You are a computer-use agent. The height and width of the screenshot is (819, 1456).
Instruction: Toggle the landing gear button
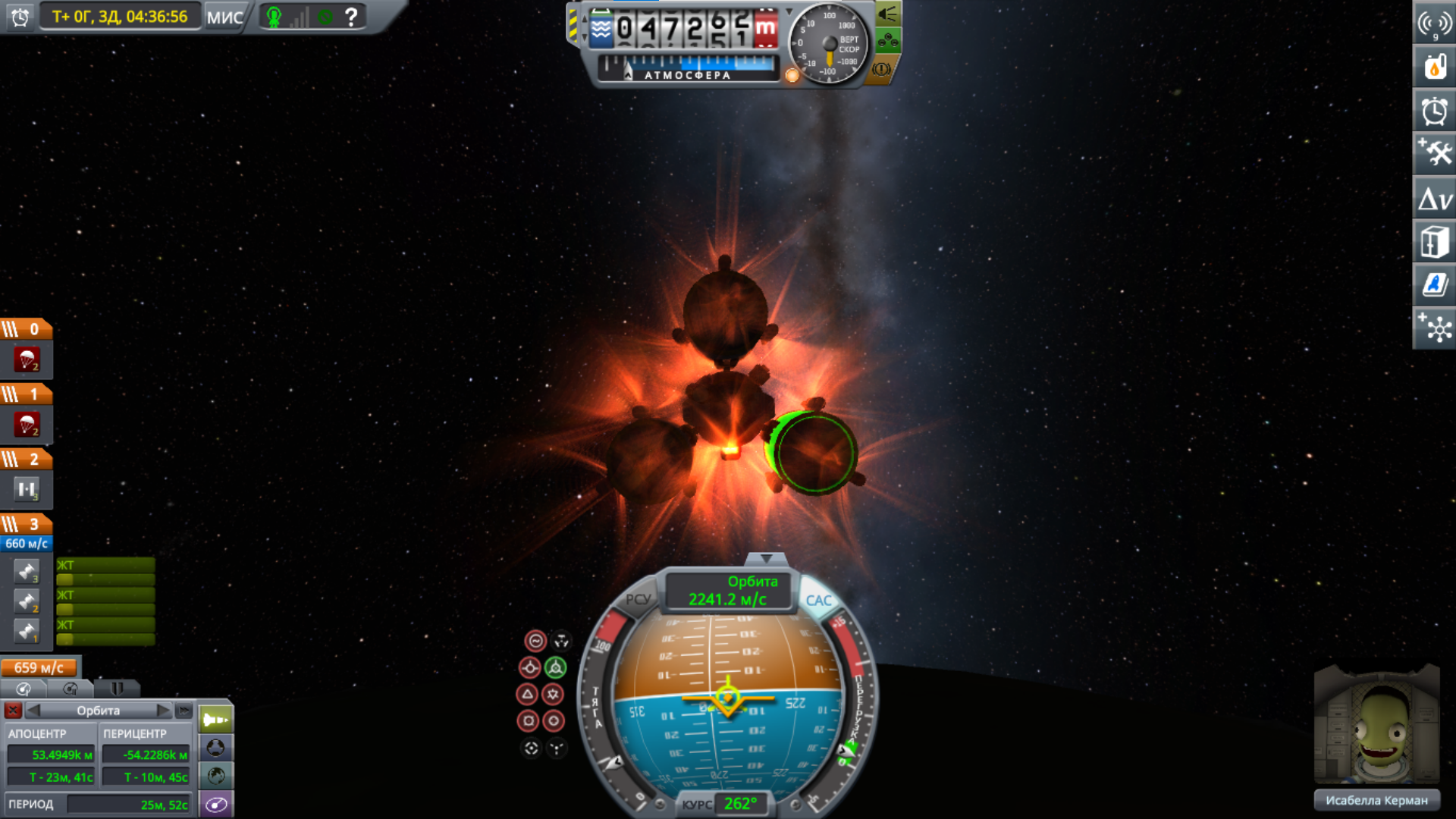[x=888, y=41]
